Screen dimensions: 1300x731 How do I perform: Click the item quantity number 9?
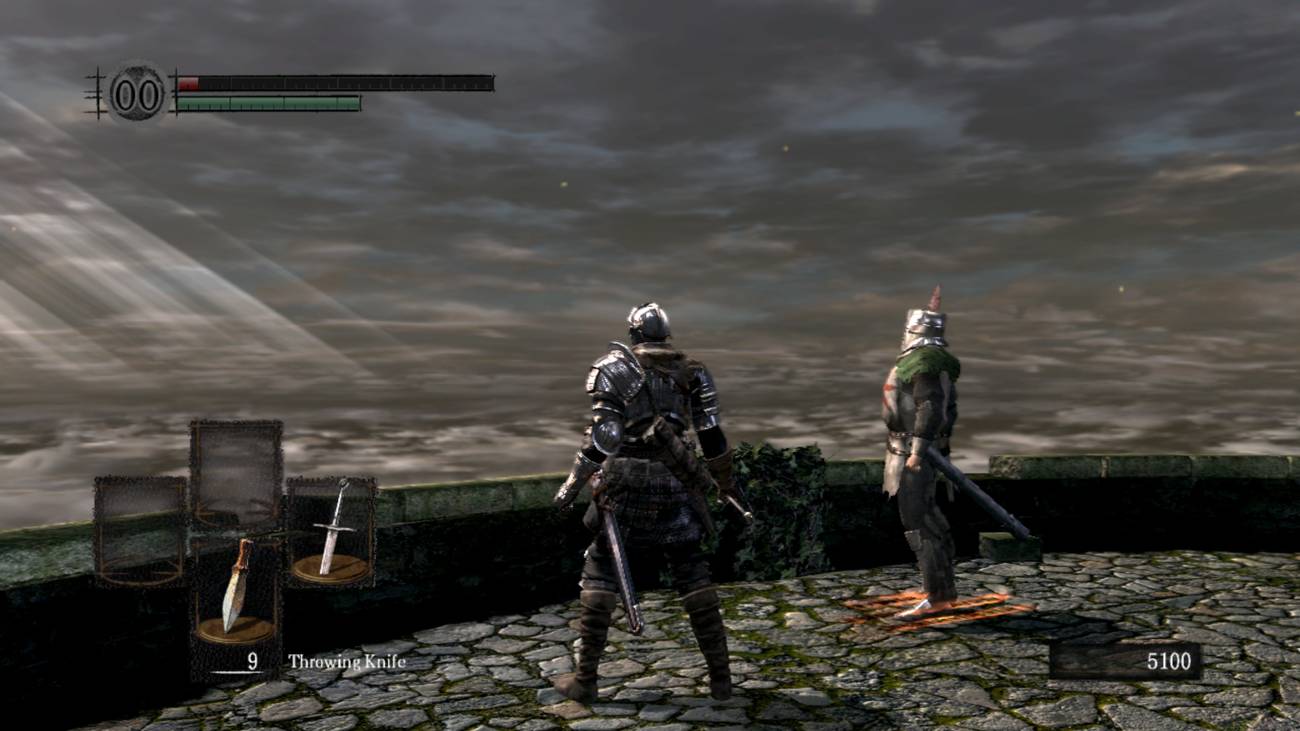(253, 660)
